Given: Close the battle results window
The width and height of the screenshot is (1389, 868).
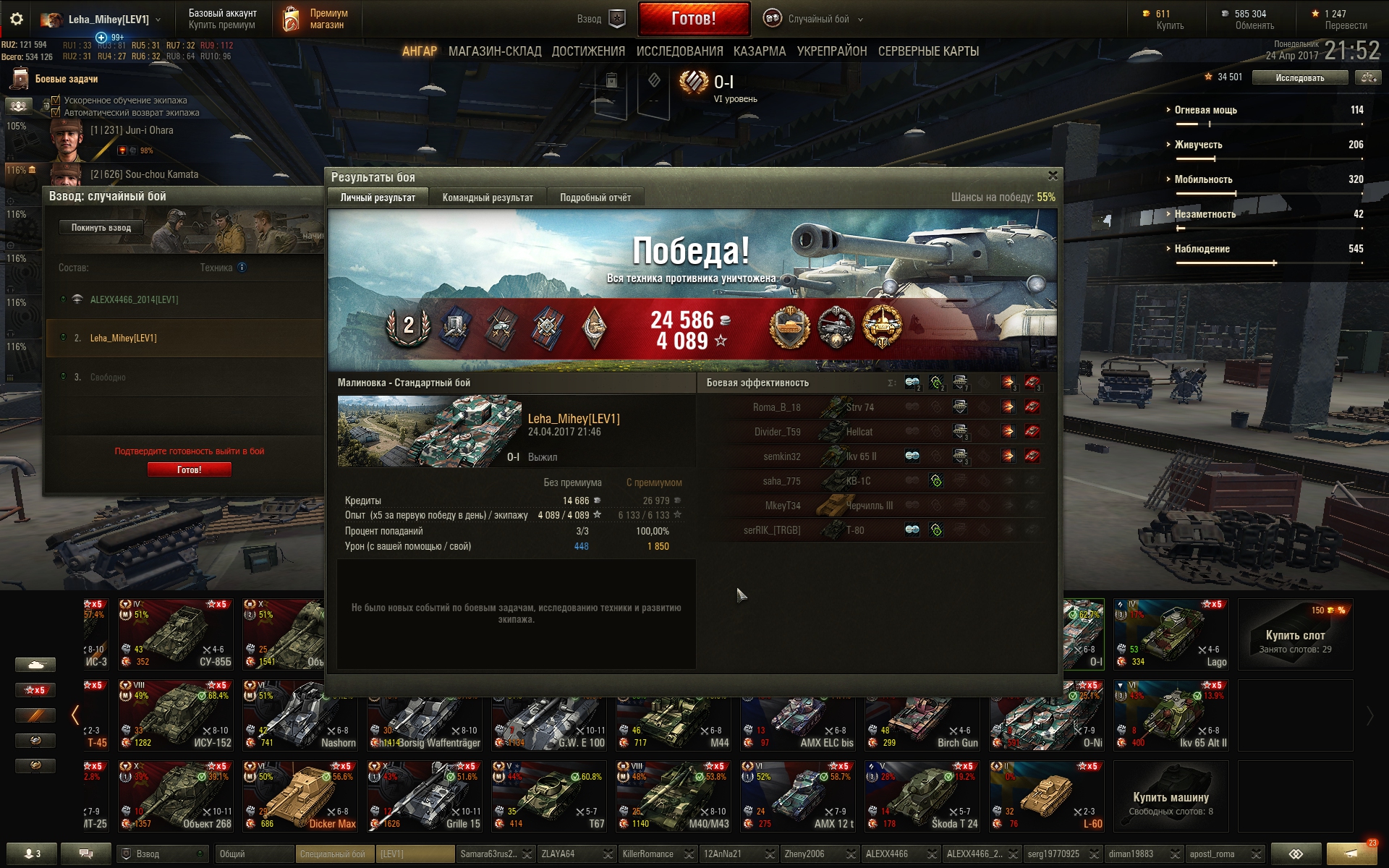Looking at the screenshot, I should [1053, 176].
